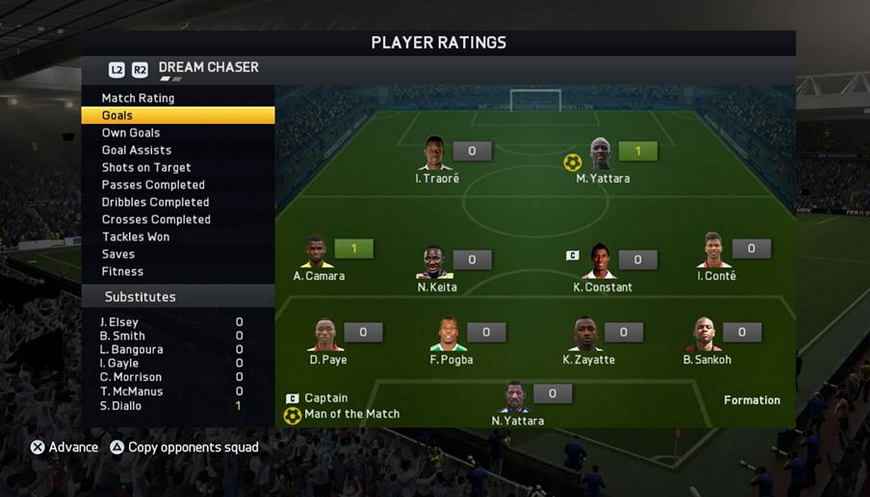
Task: Click the Formation label
Action: pos(752,400)
